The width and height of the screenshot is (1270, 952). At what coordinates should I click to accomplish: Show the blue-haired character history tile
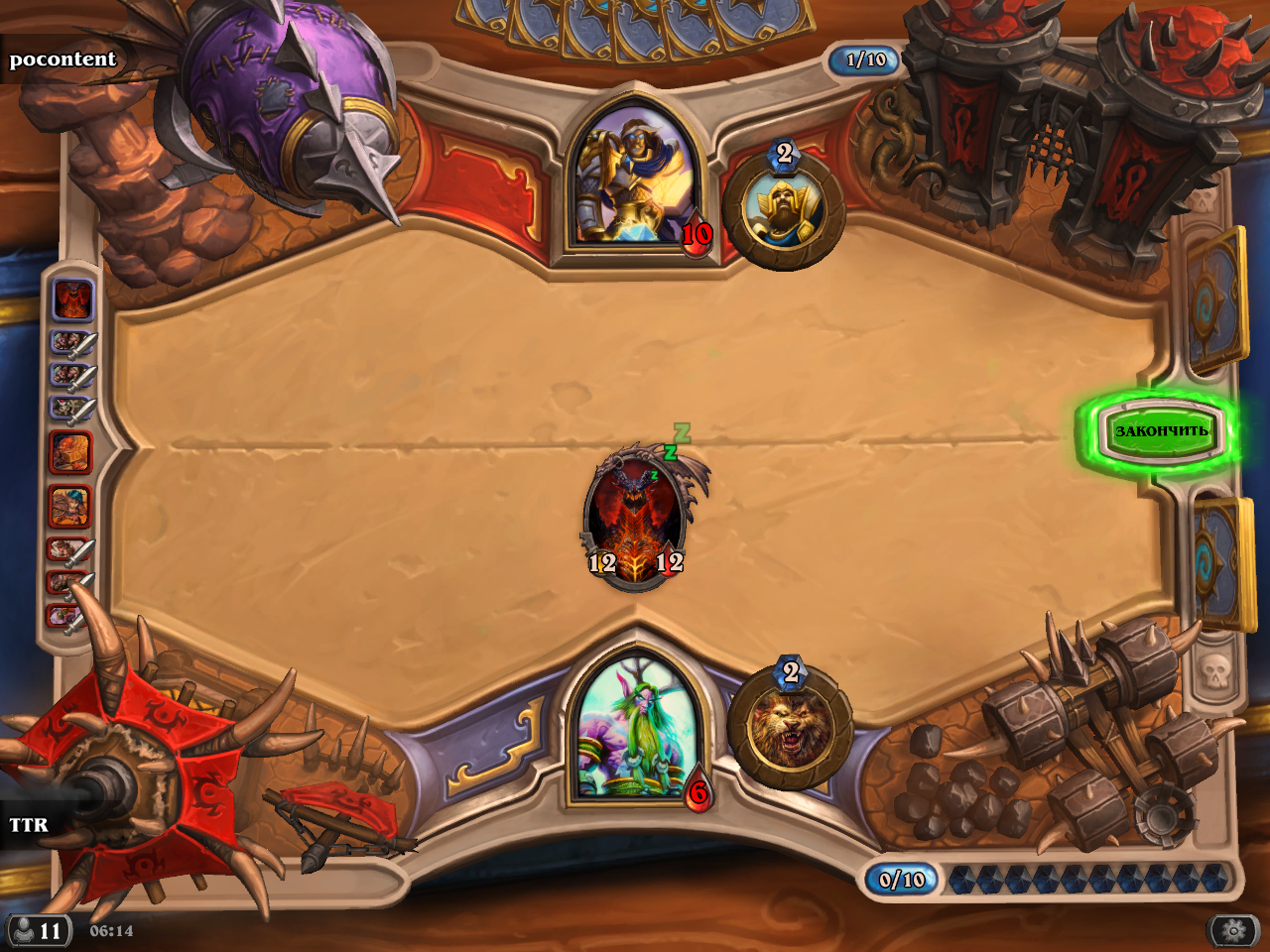click(71, 506)
